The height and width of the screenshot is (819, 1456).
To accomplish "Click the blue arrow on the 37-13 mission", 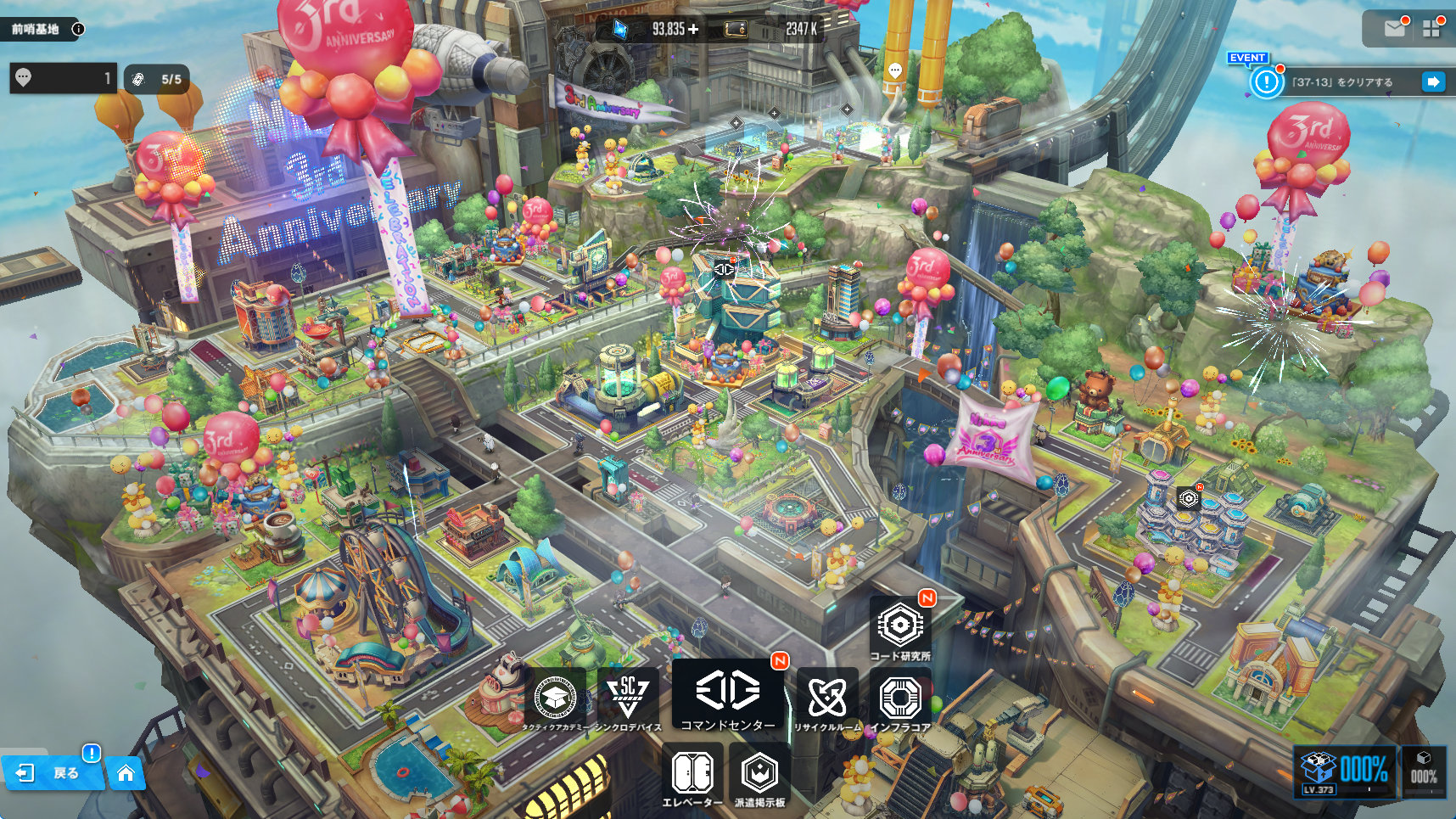I will tap(1432, 81).
